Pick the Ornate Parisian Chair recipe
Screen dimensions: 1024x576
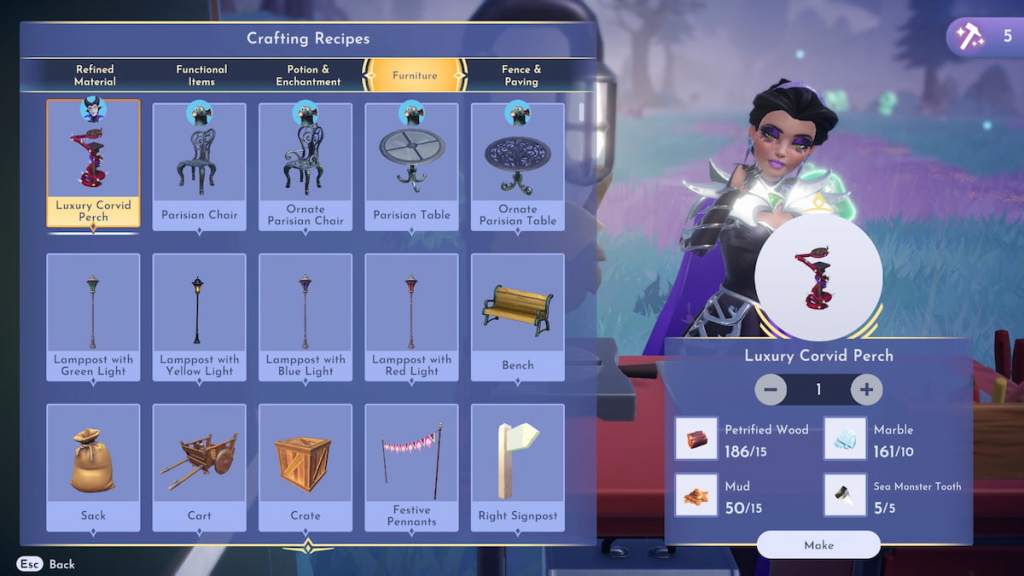305,165
